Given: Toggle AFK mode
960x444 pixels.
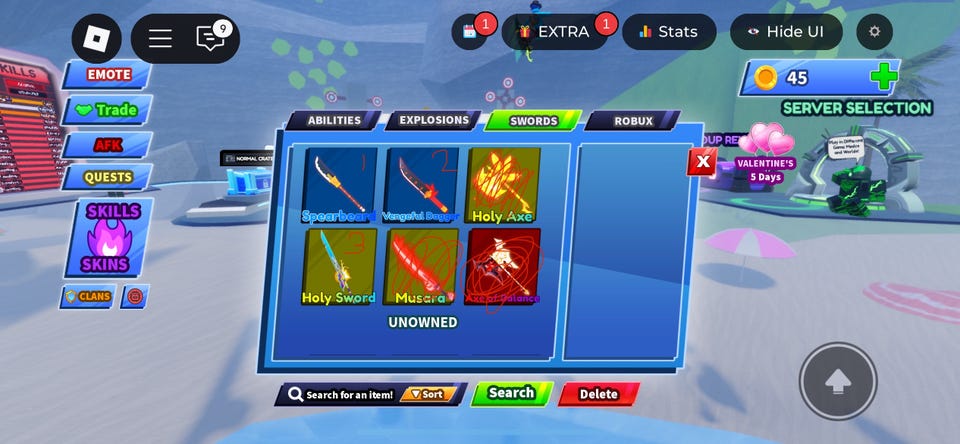Looking at the screenshot, I should pyautogui.click(x=108, y=145).
